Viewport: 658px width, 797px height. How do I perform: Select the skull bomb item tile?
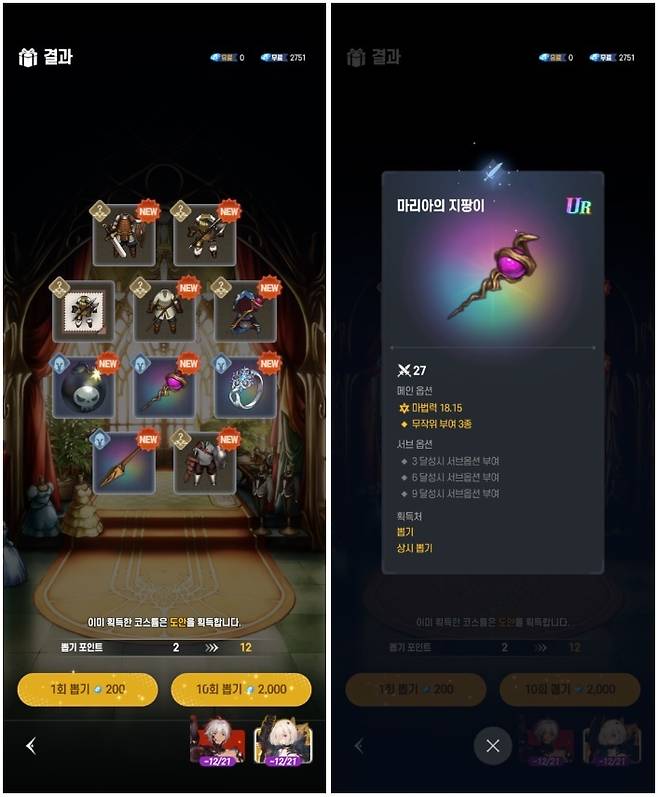(83, 387)
